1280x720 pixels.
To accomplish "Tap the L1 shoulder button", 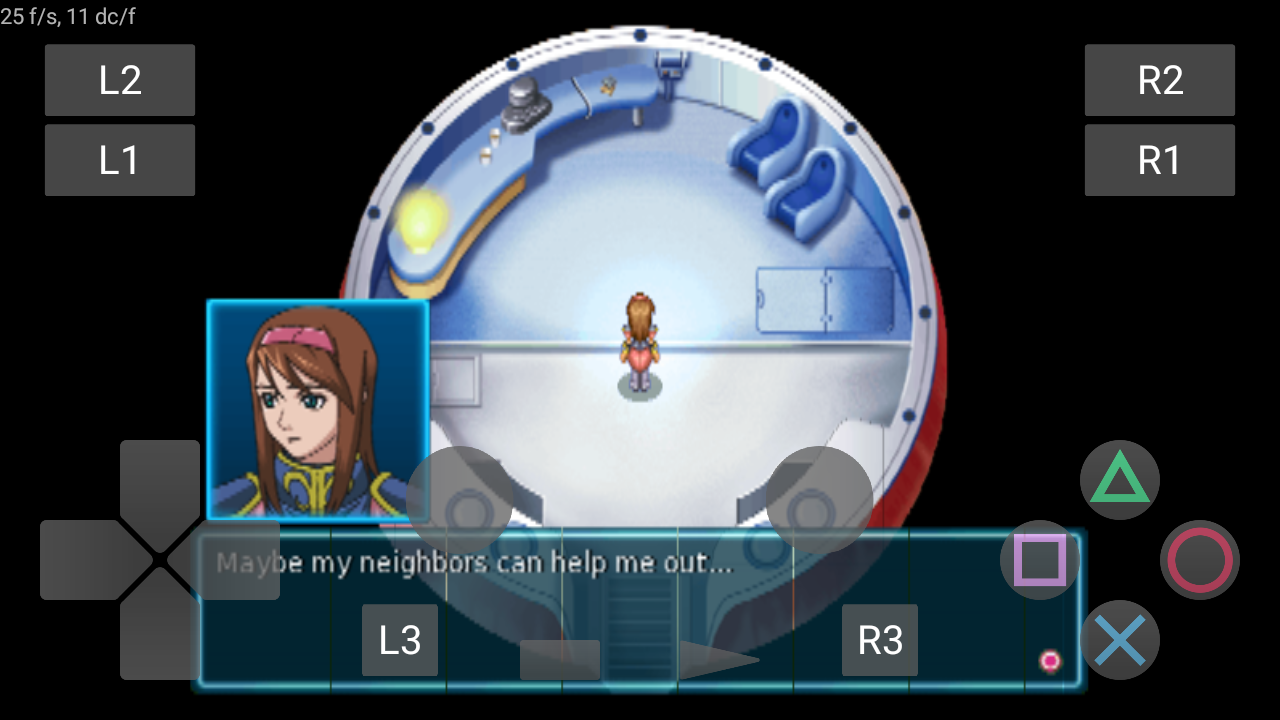I will 120,160.
